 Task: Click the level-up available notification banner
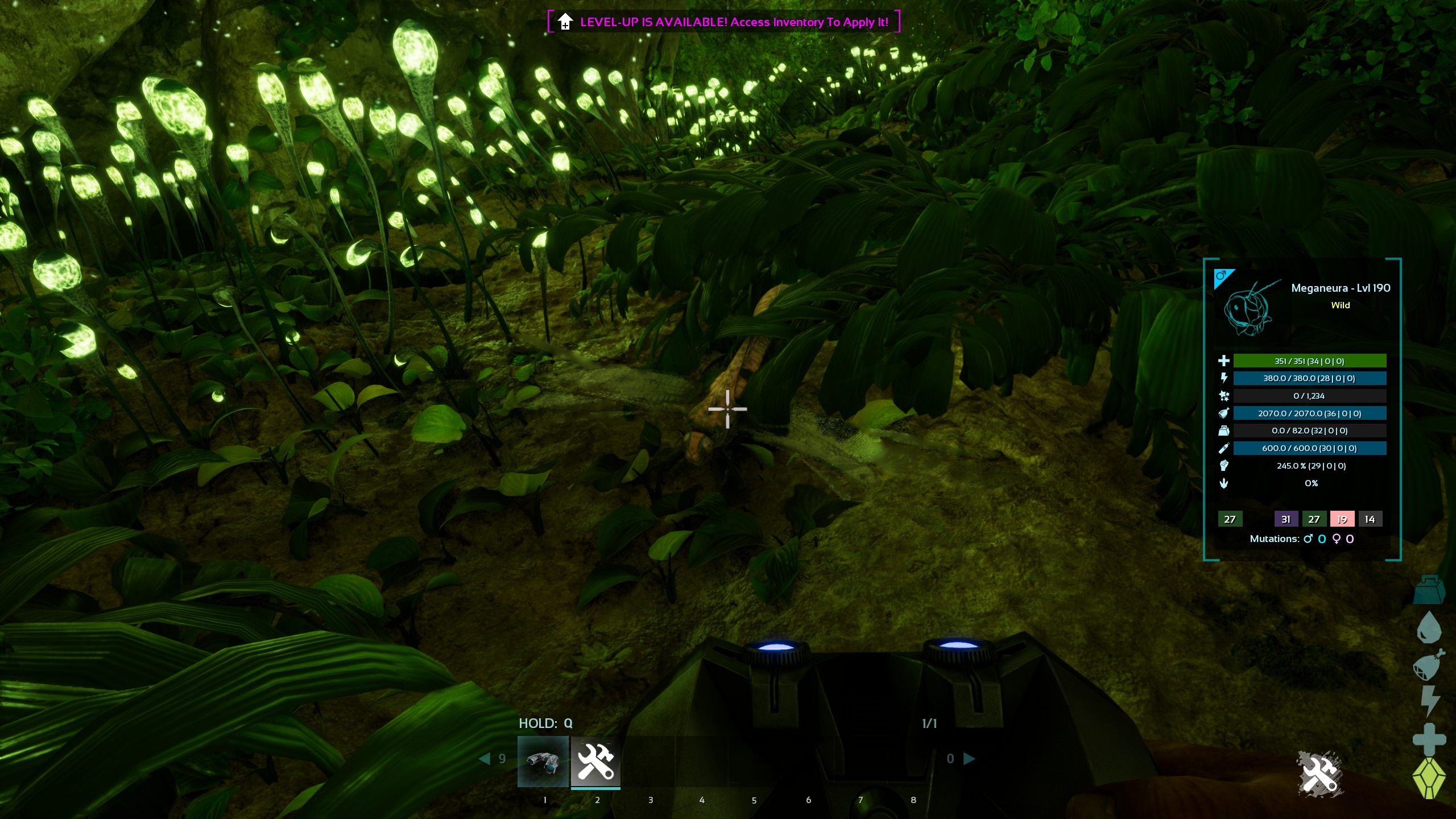coord(723,22)
